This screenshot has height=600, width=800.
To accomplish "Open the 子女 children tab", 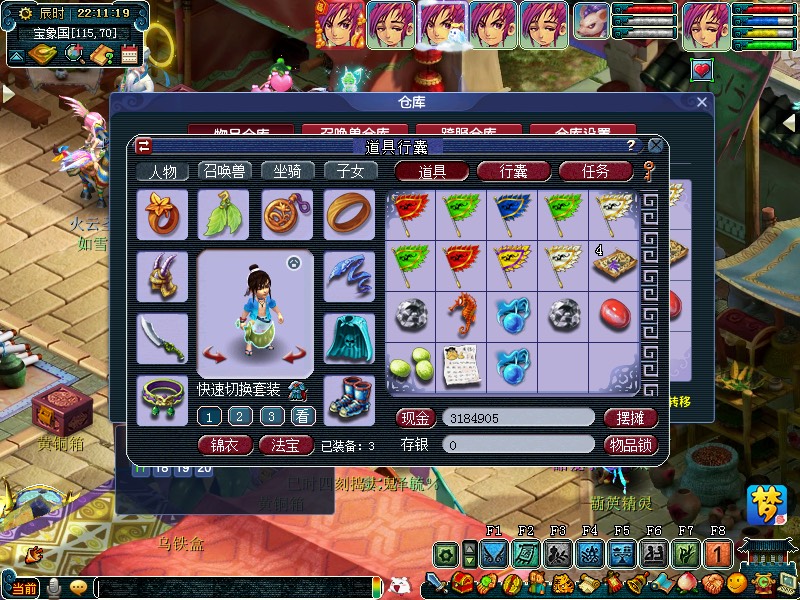I will point(350,172).
